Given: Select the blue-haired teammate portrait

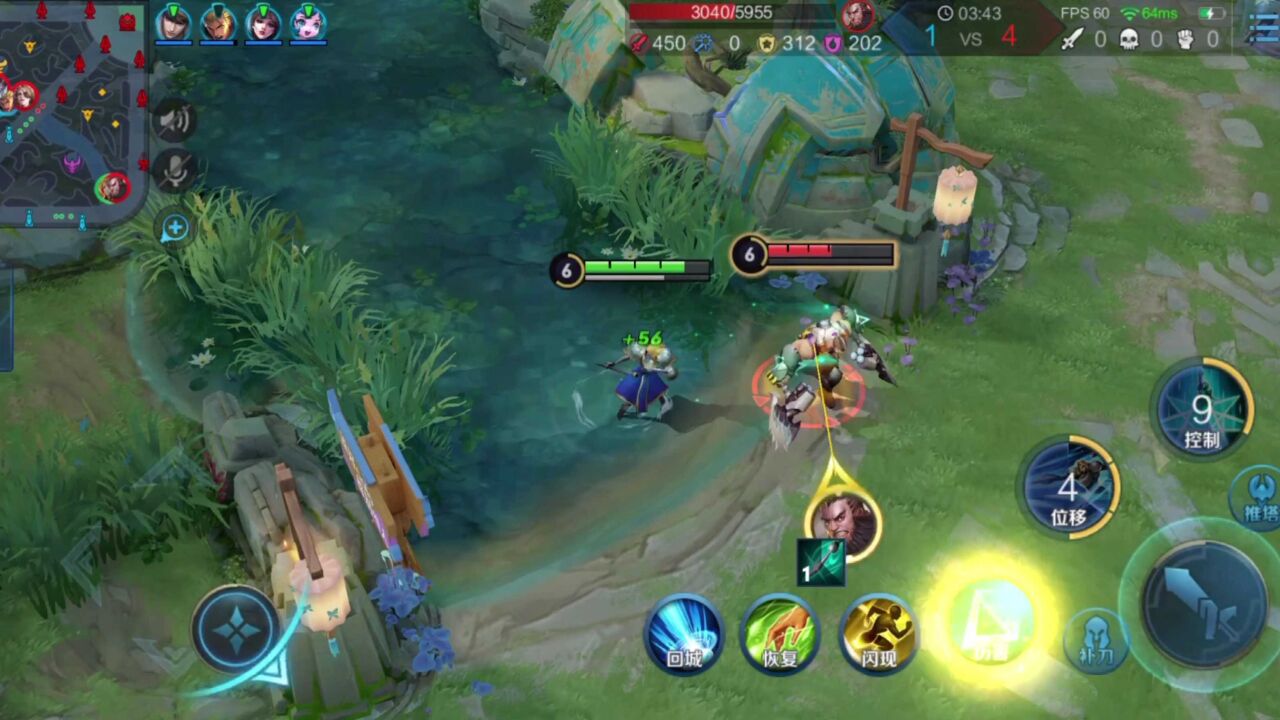Looking at the screenshot, I should click(309, 22).
